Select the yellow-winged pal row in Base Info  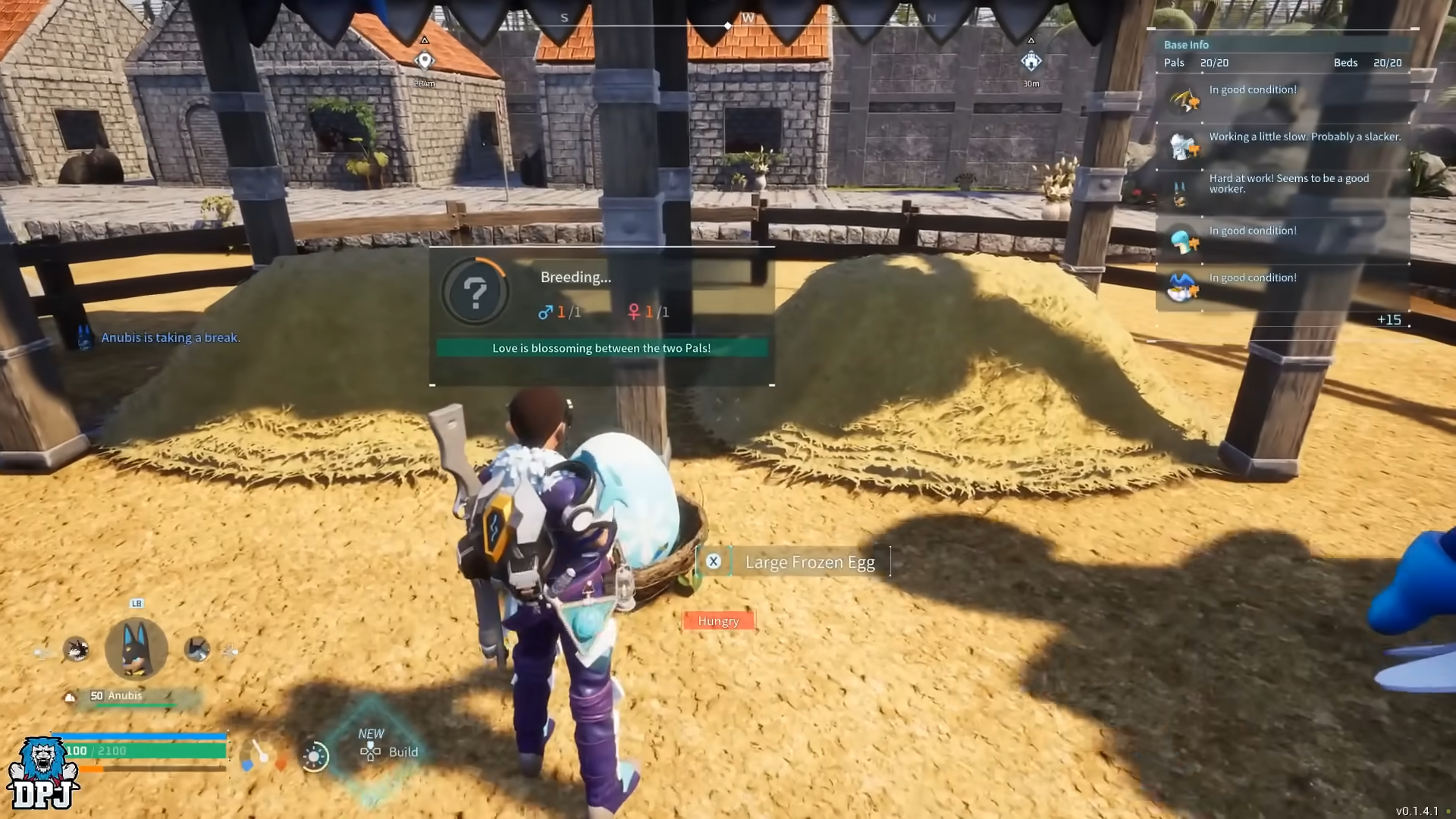(1283, 97)
